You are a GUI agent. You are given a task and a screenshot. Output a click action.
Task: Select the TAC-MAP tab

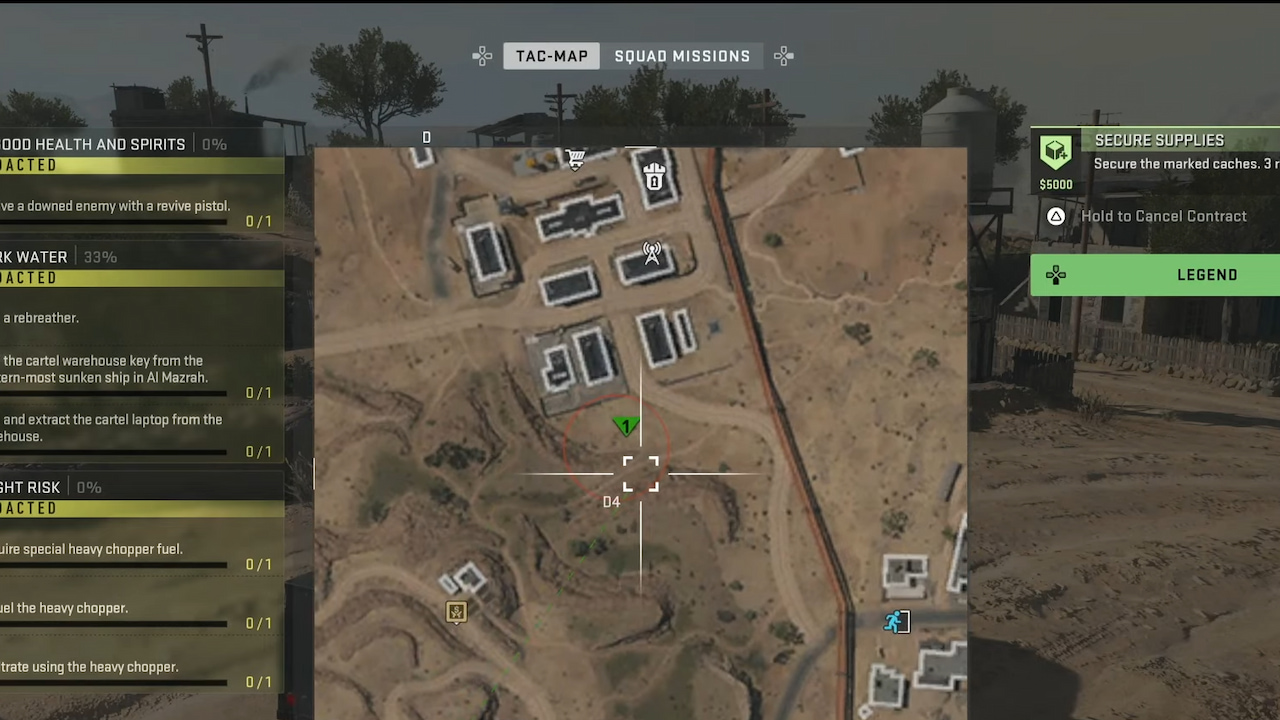(552, 56)
